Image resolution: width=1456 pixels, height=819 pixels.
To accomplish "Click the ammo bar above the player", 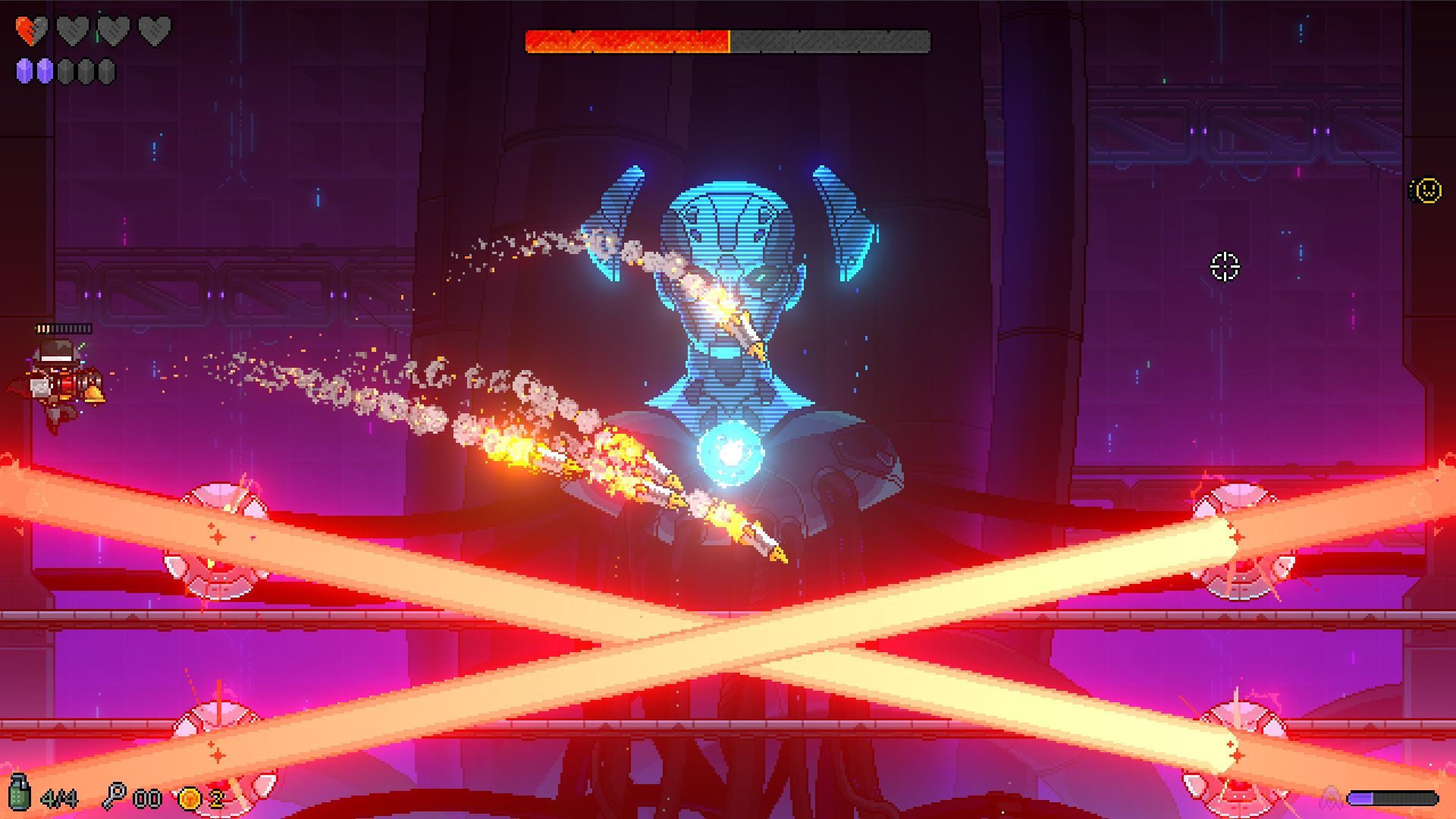I will [x=64, y=330].
